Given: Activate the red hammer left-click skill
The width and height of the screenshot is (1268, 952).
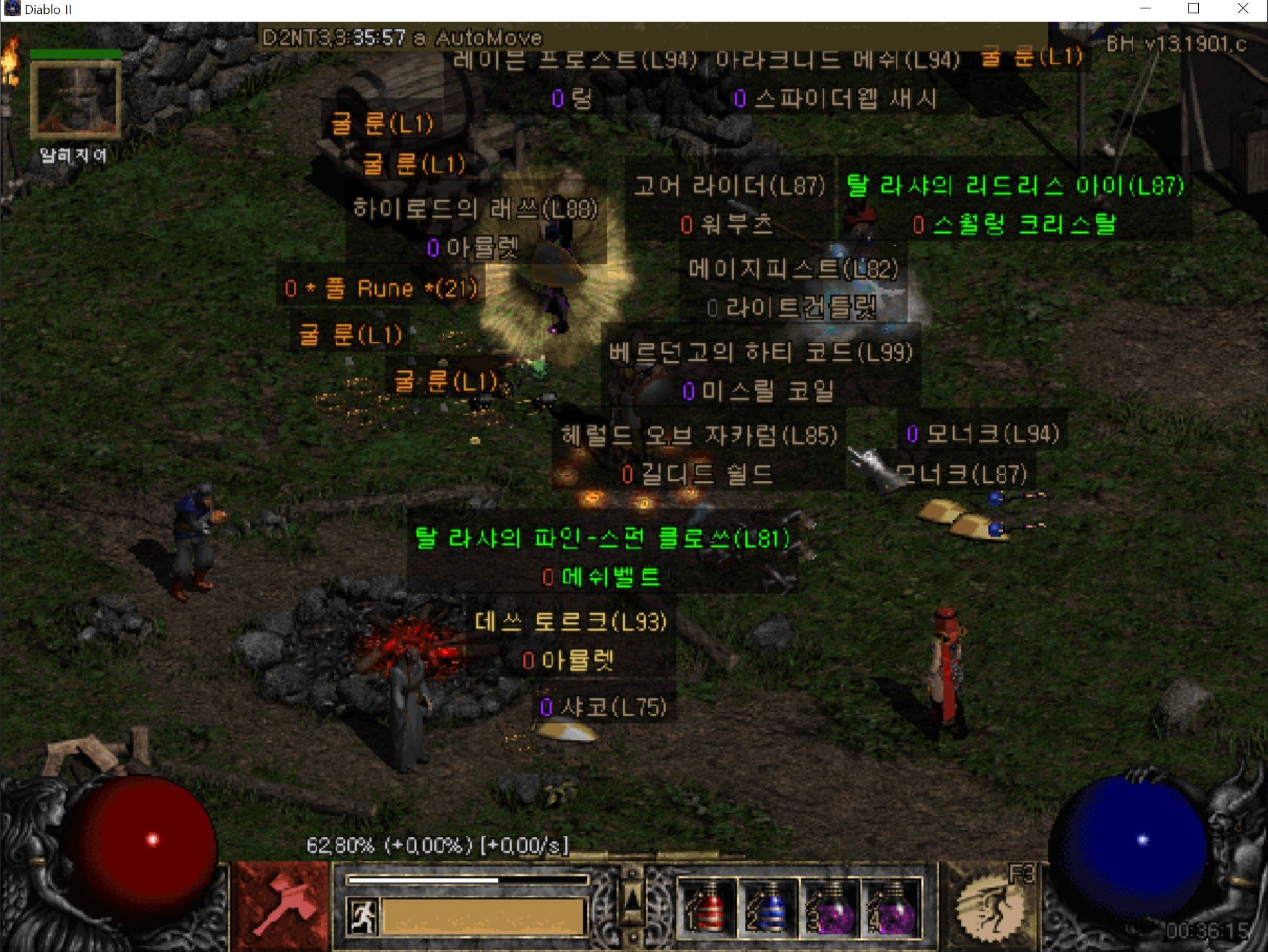Looking at the screenshot, I should (281, 906).
